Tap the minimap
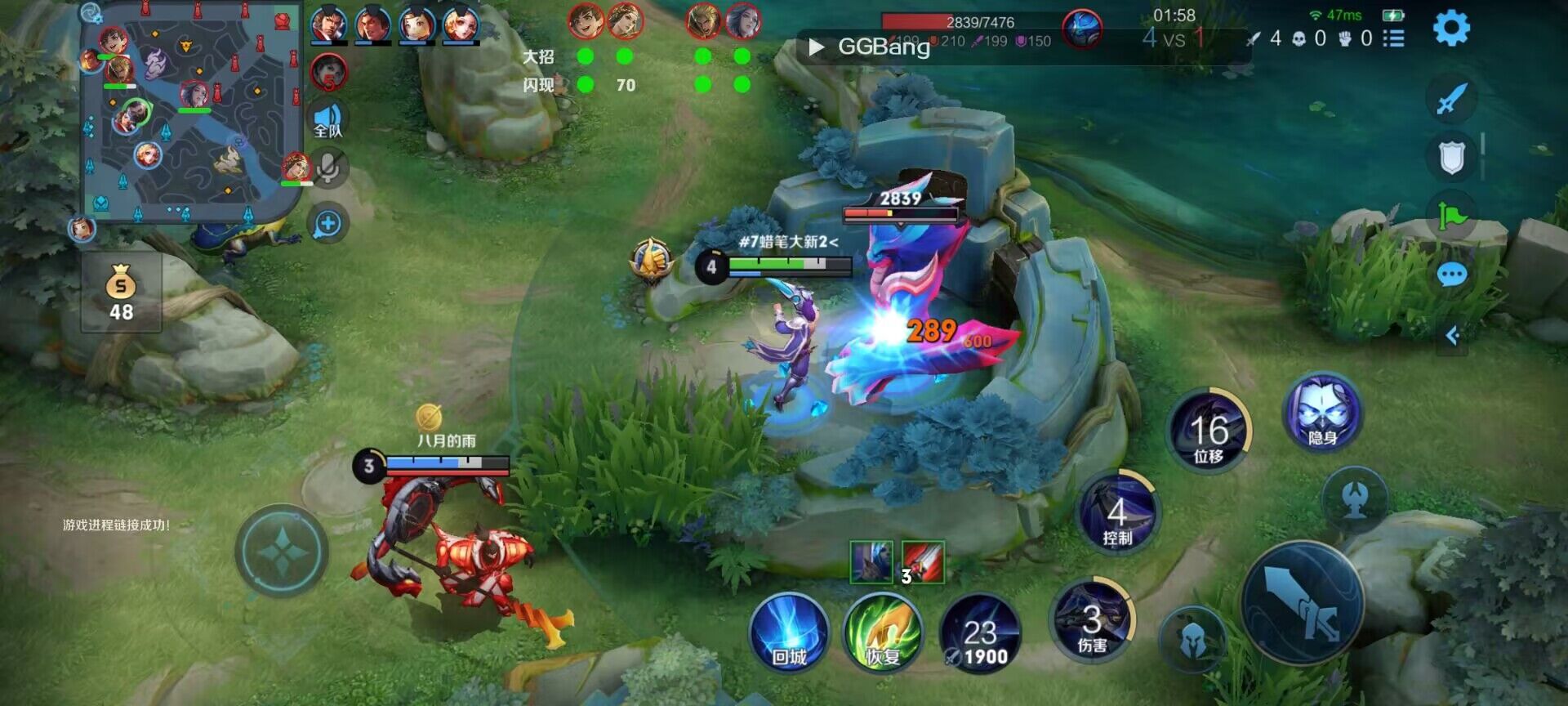 pyautogui.click(x=189, y=114)
